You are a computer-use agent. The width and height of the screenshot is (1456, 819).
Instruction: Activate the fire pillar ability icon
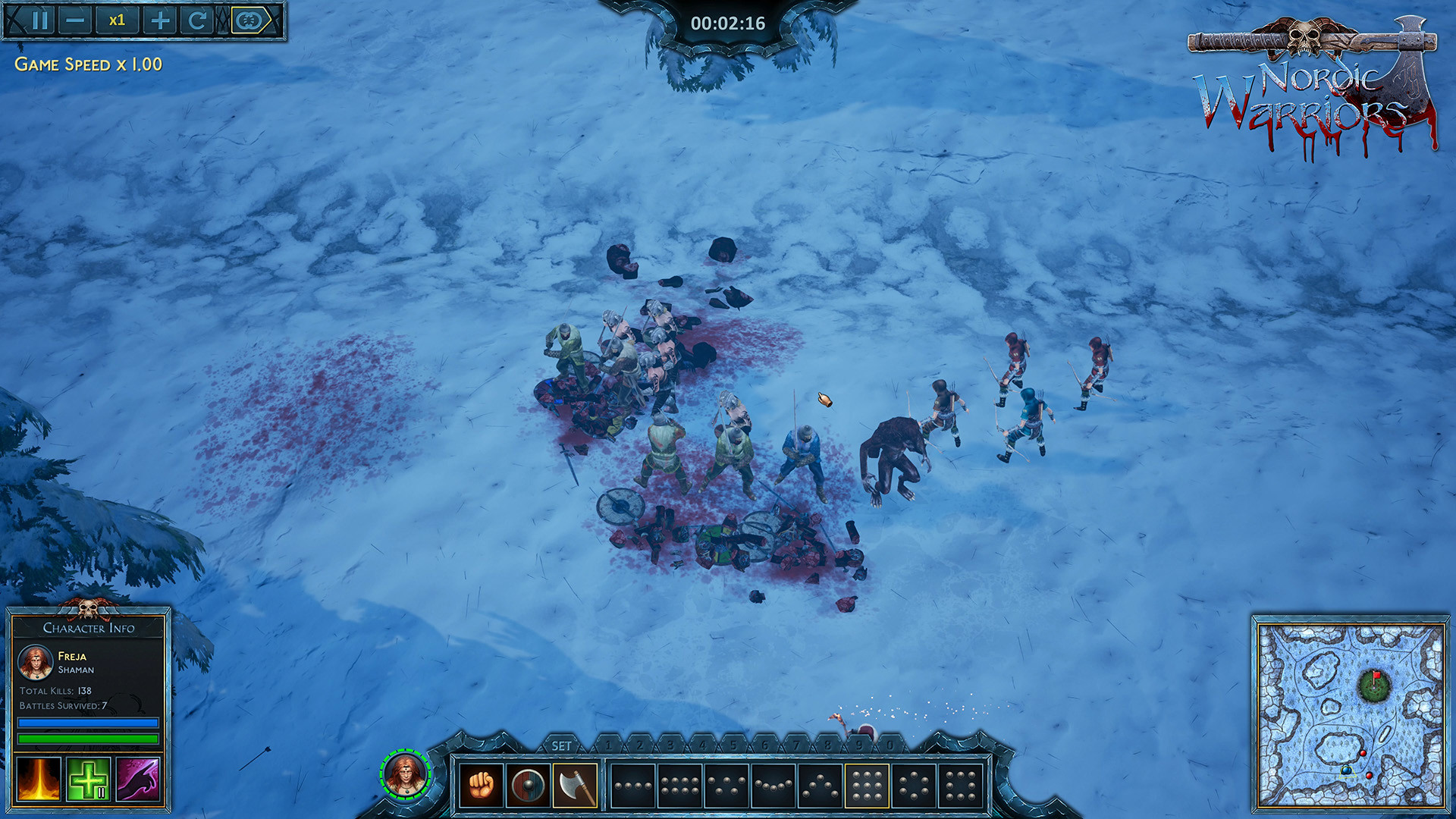coord(39,779)
